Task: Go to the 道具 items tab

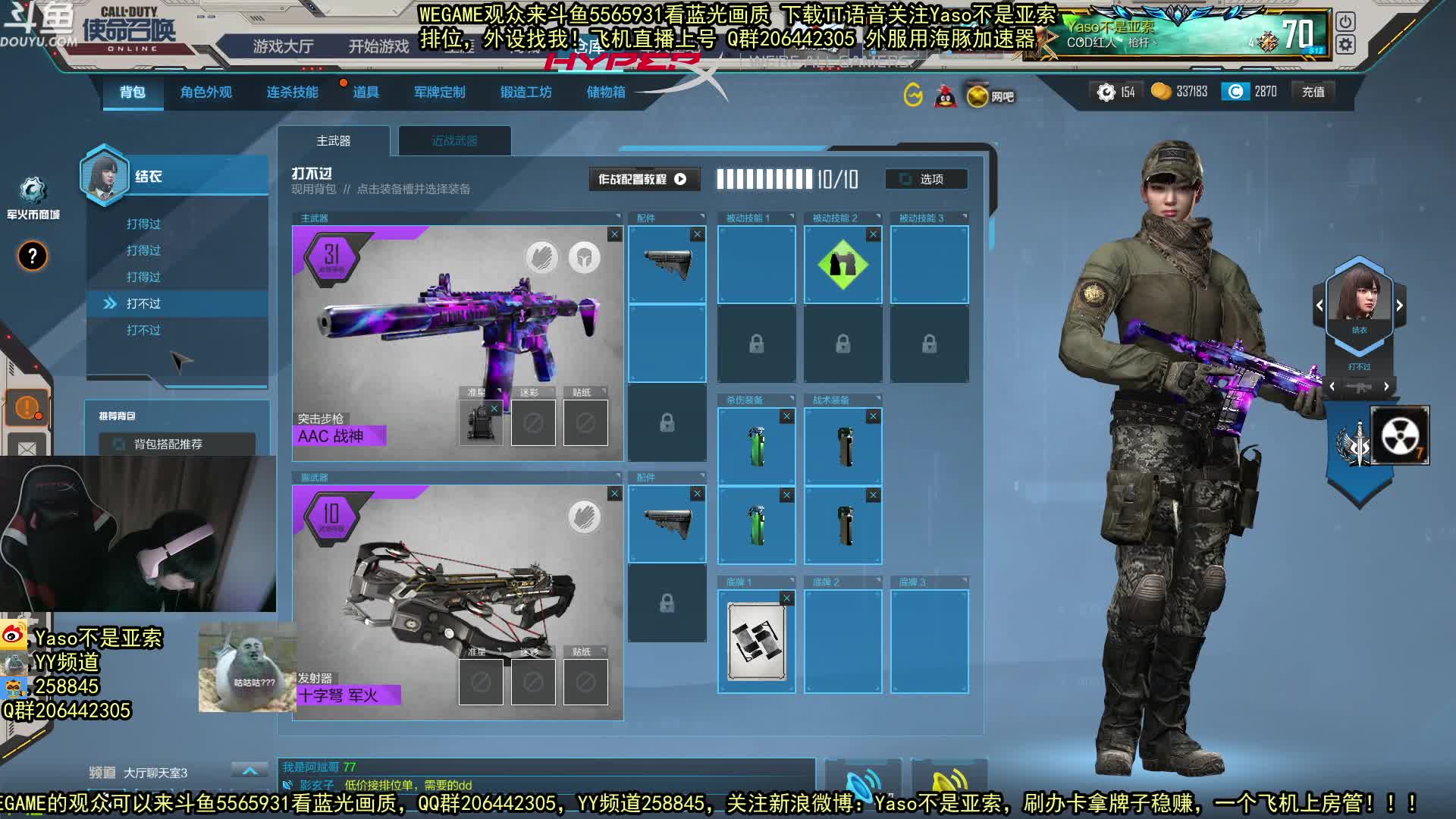Action: pos(366,93)
